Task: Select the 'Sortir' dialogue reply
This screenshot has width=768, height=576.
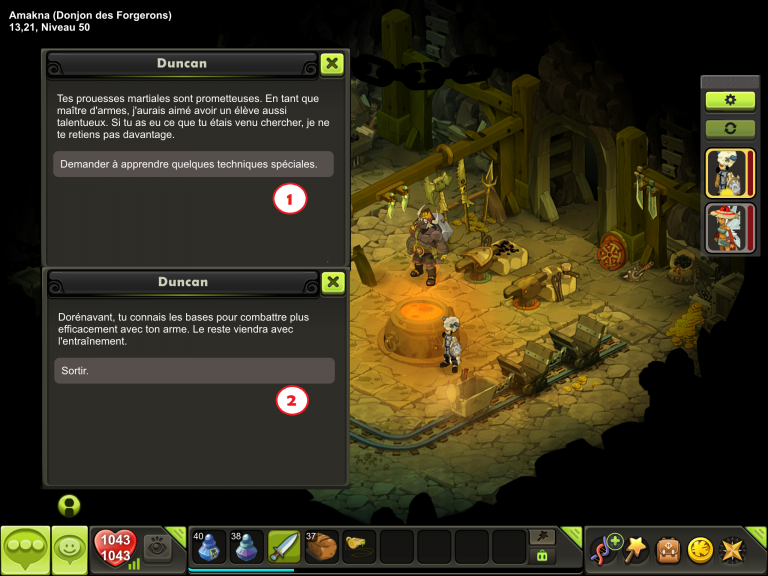Action: 193,371
